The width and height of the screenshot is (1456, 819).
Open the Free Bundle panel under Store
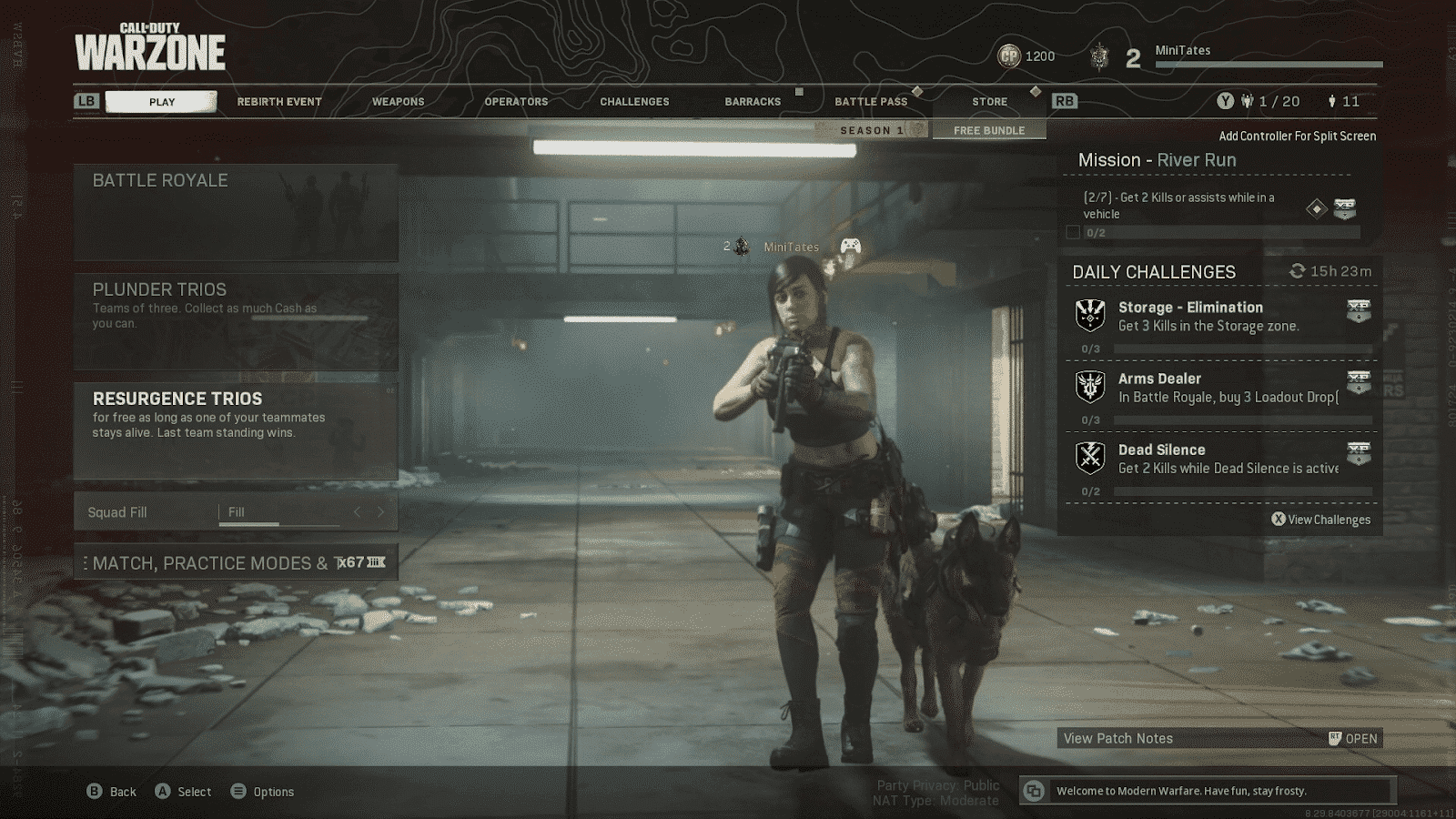(988, 129)
